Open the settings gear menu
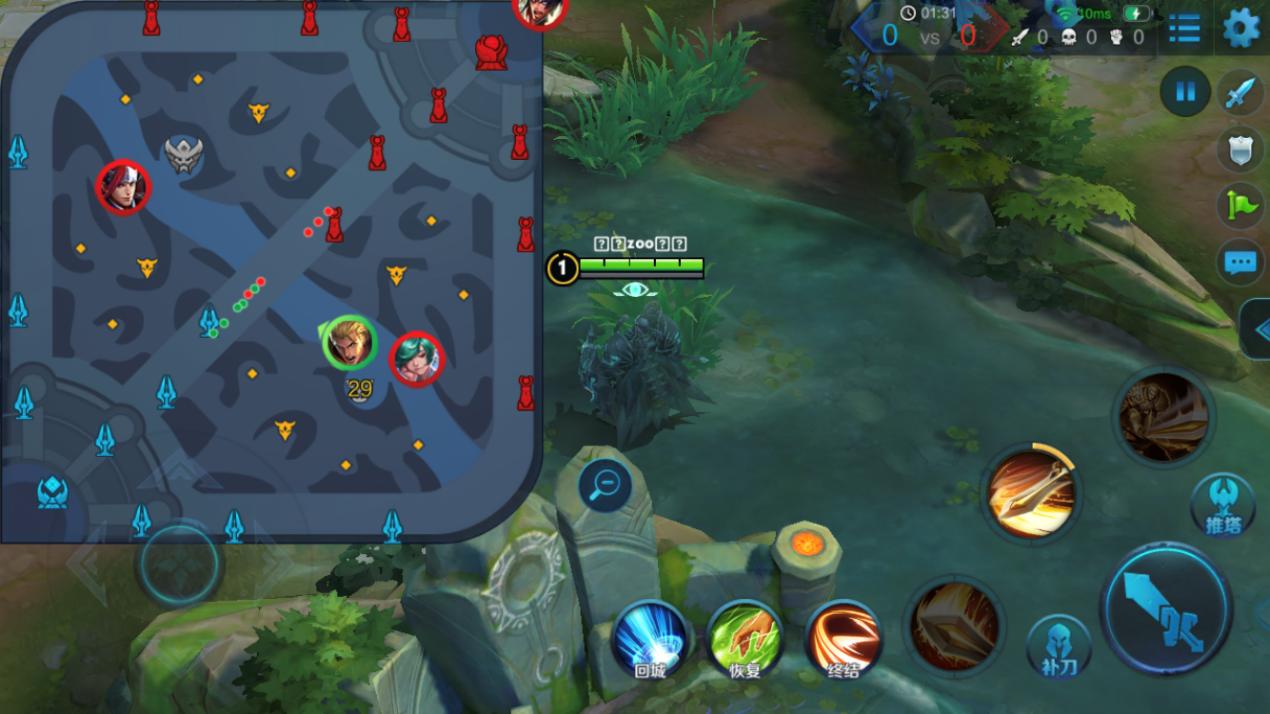The width and height of the screenshot is (1270, 714). point(1241,28)
